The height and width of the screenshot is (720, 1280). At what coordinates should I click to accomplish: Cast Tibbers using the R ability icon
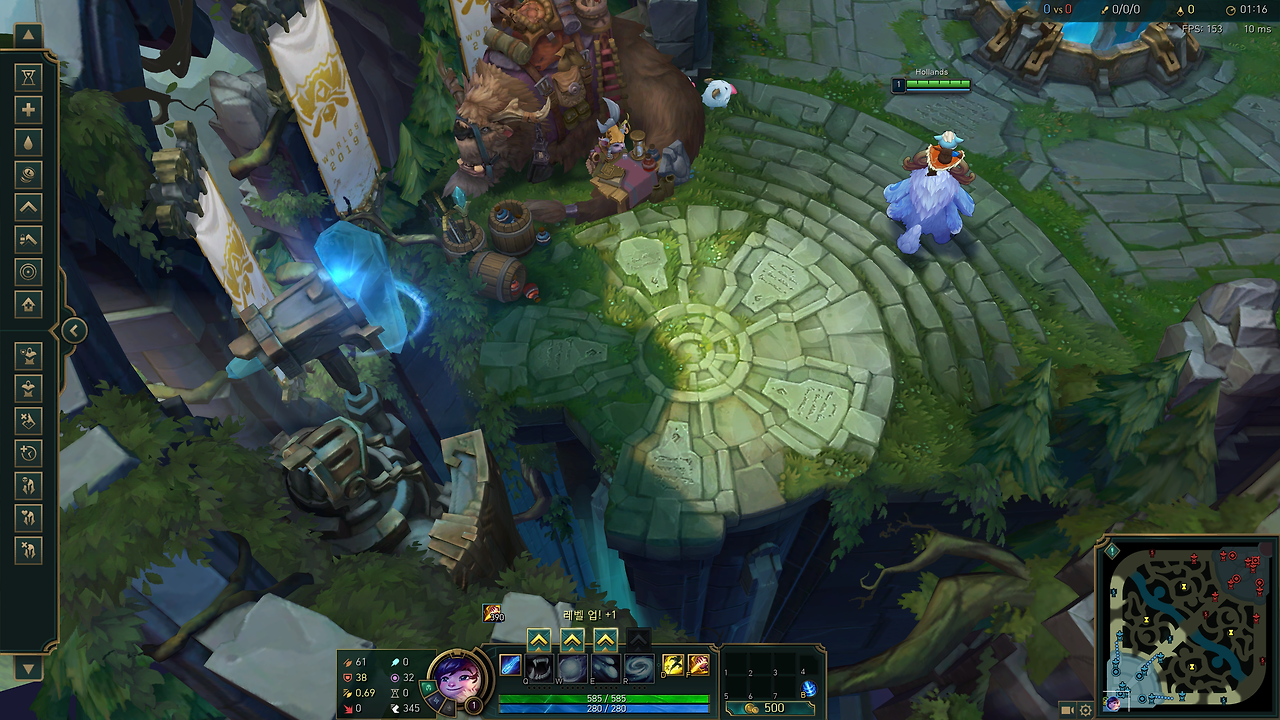pyautogui.click(x=638, y=666)
